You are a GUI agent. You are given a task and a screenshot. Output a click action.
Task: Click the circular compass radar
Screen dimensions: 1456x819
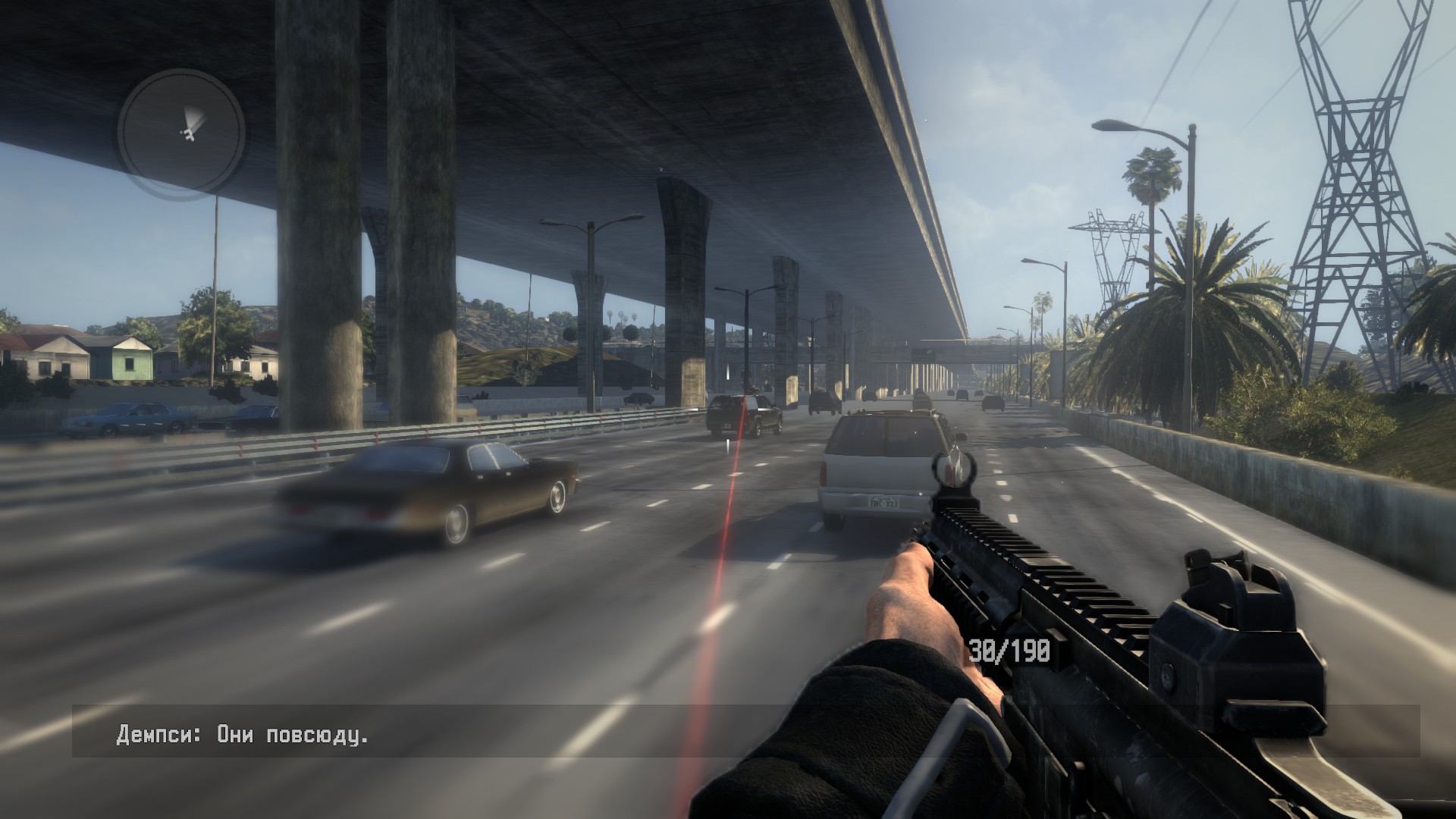(180, 130)
